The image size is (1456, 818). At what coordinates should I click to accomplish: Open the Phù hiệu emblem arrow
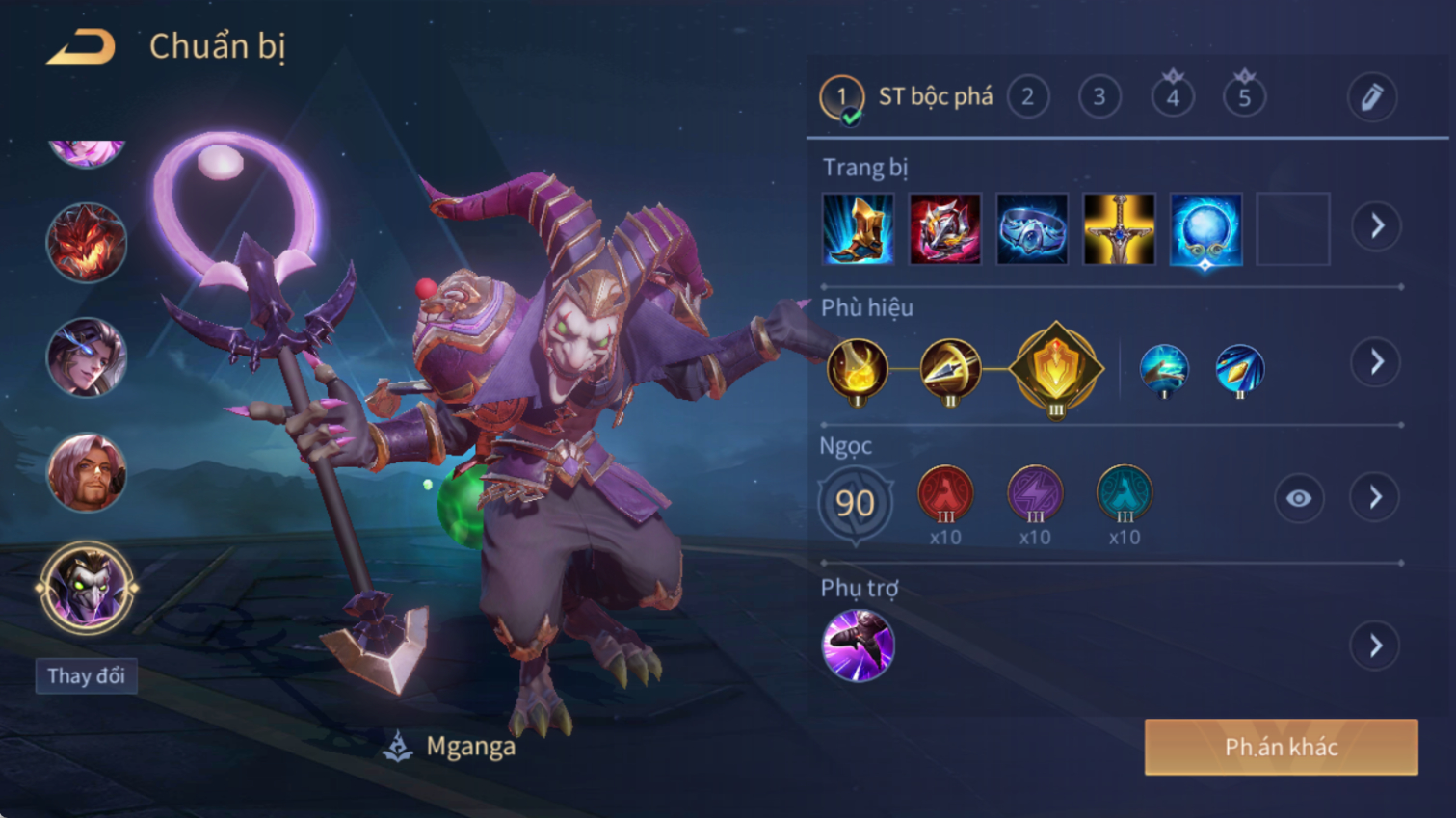1376,362
